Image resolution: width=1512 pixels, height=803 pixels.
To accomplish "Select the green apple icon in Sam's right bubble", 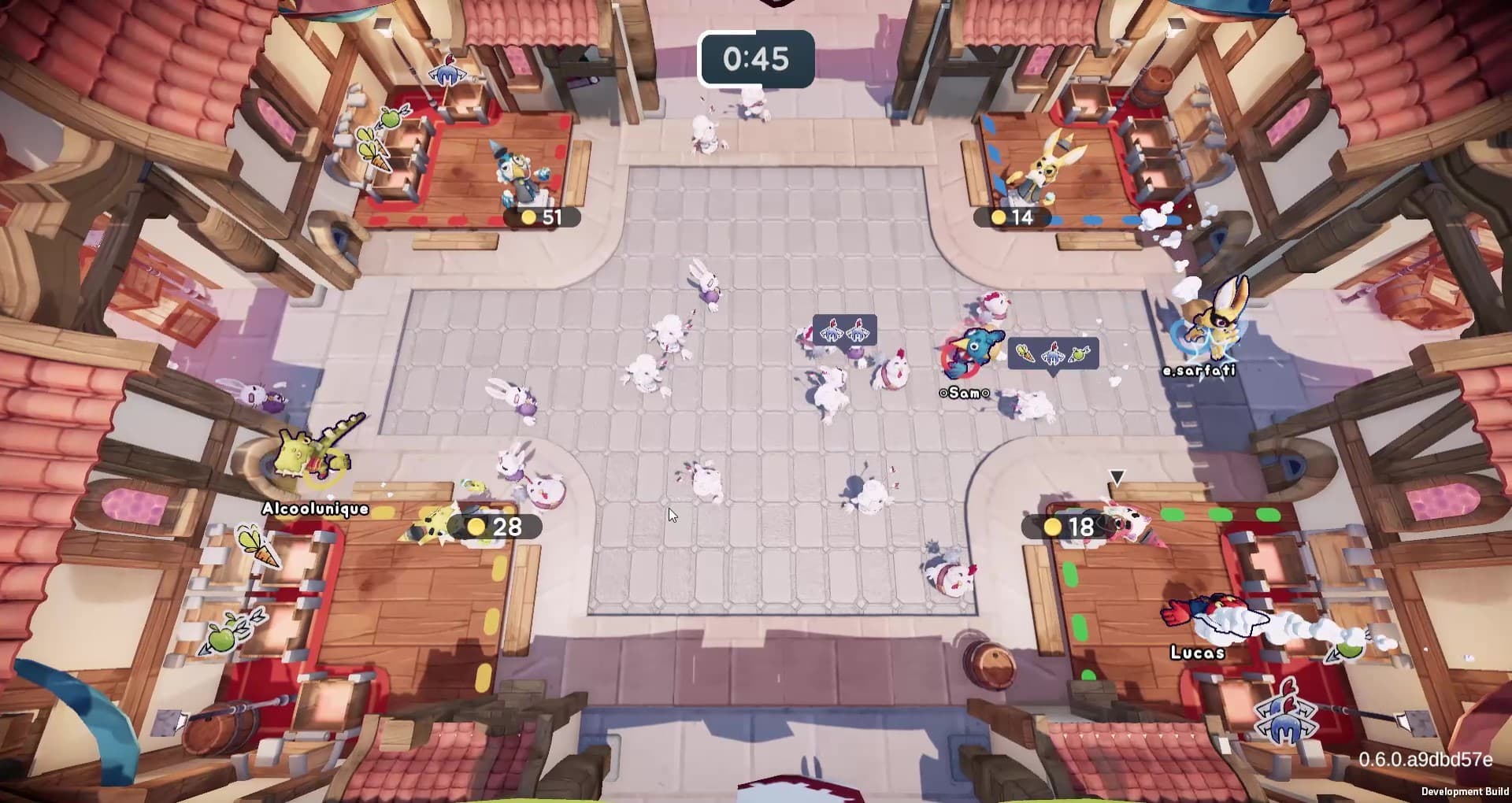I will coord(1079,354).
